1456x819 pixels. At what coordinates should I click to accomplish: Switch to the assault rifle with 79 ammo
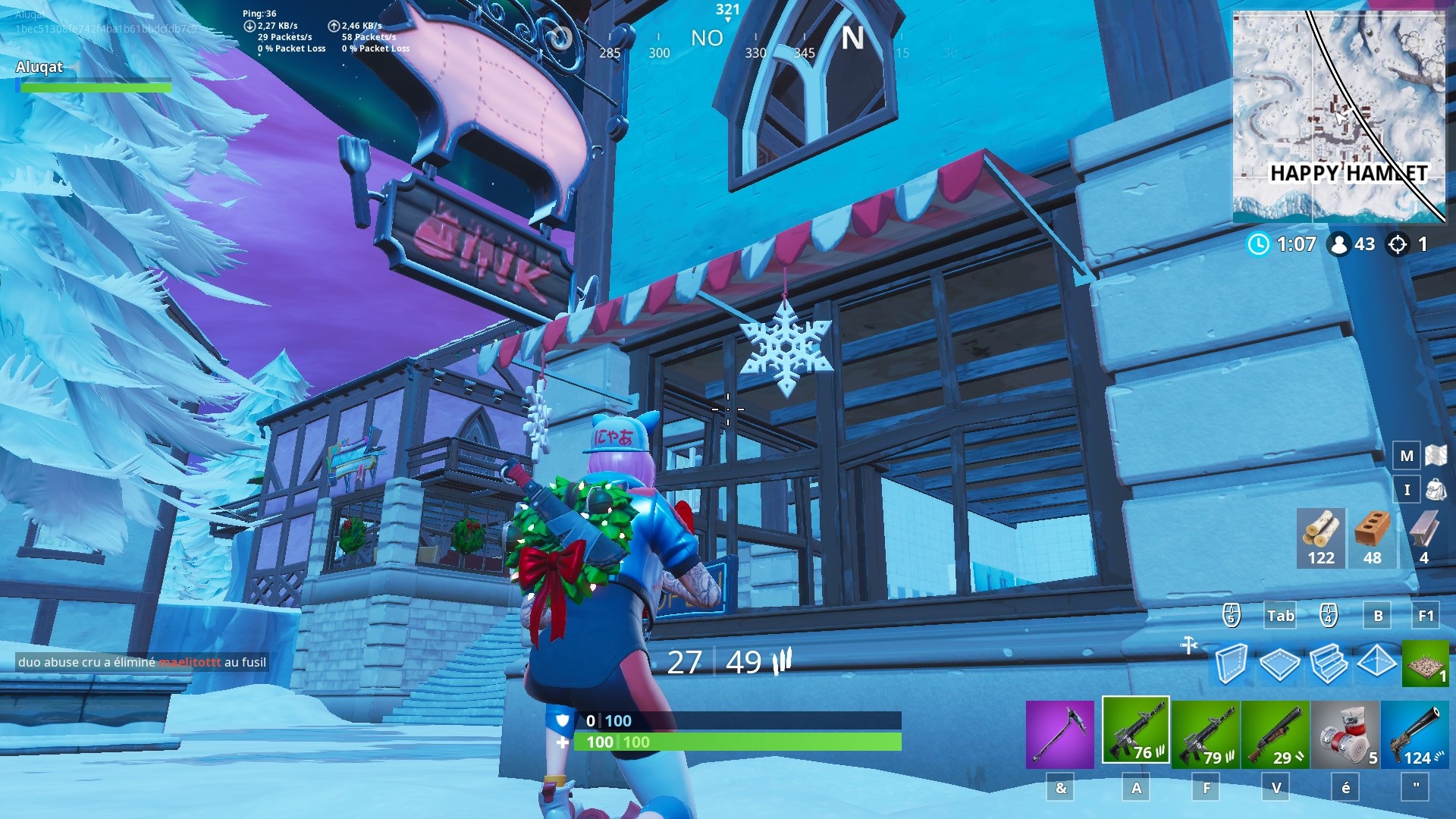[1205, 734]
